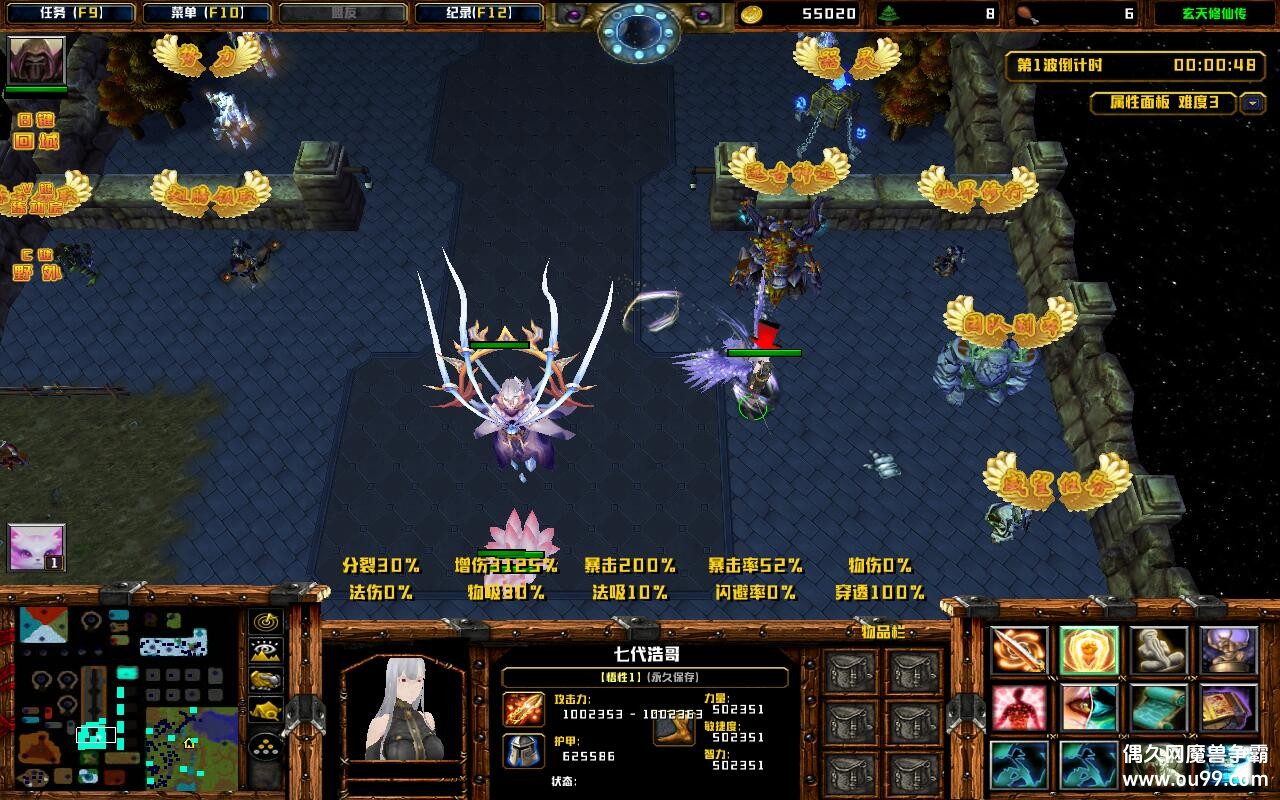Open the 任务 (F9) quests menu
This screenshot has height=800, width=1280.
coord(71,14)
